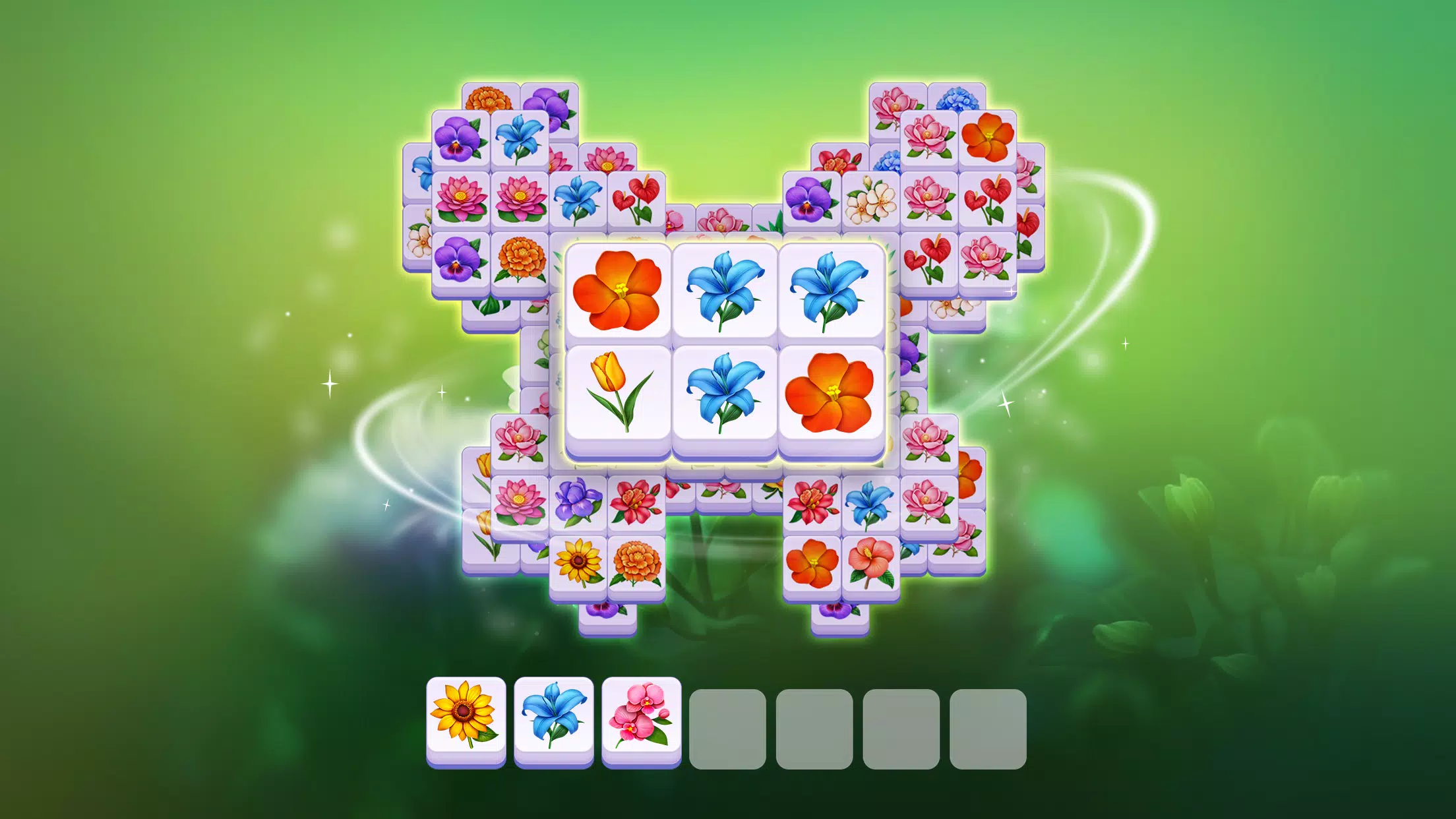Select the blue hydrangea tile in the top-right cluster
Image resolution: width=1456 pixels, height=819 pixels.
pyautogui.click(x=957, y=99)
